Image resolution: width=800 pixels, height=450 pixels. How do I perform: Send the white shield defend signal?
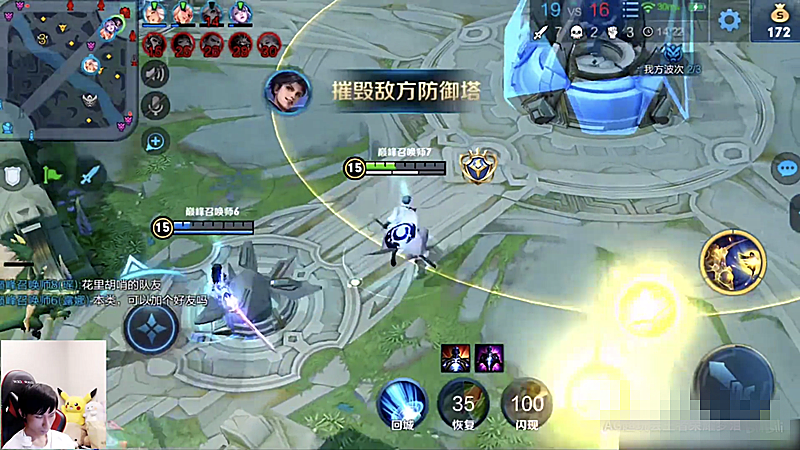point(13,177)
